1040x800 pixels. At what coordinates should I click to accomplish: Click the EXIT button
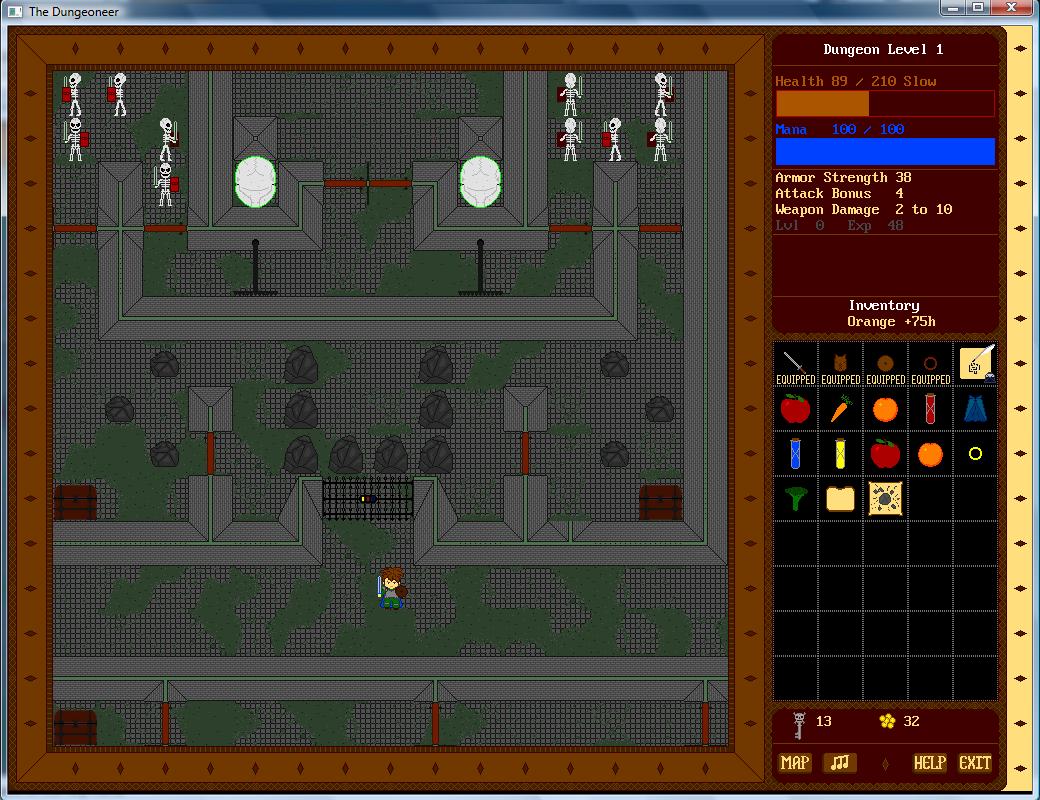tap(974, 763)
